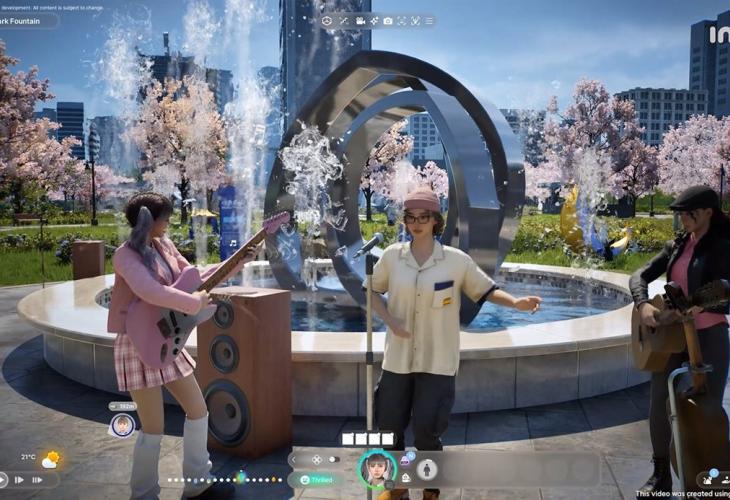Click the normal speed play button

click(3, 480)
